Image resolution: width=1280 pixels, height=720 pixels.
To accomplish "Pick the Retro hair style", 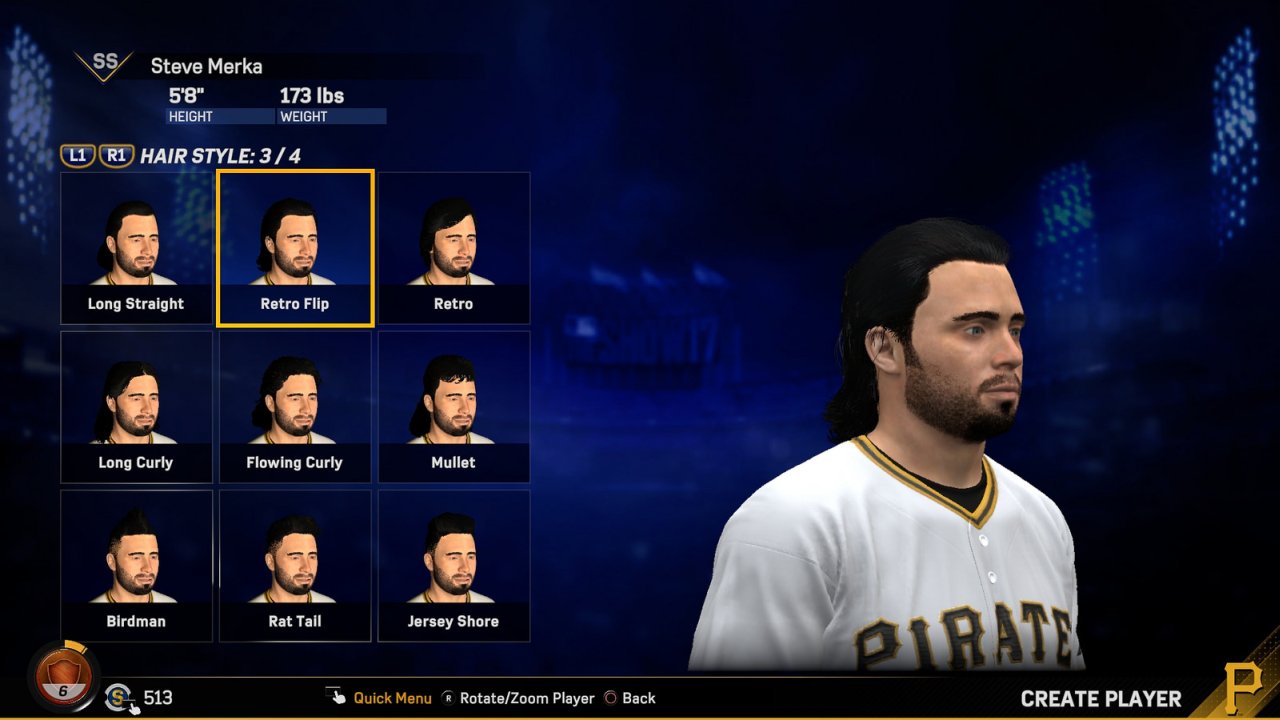I will [x=454, y=248].
